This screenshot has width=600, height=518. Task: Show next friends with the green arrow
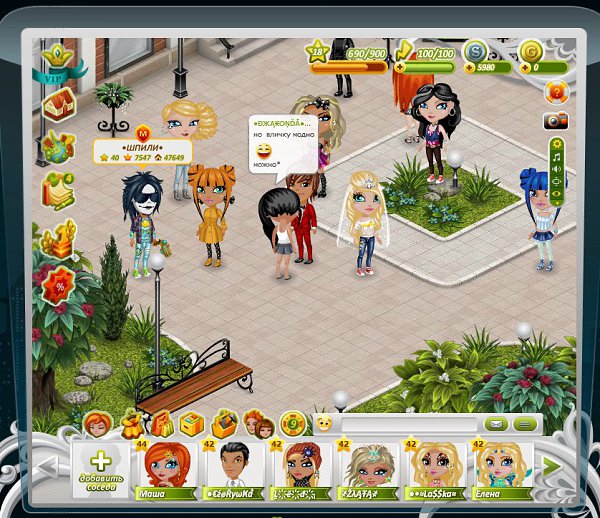click(x=549, y=465)
